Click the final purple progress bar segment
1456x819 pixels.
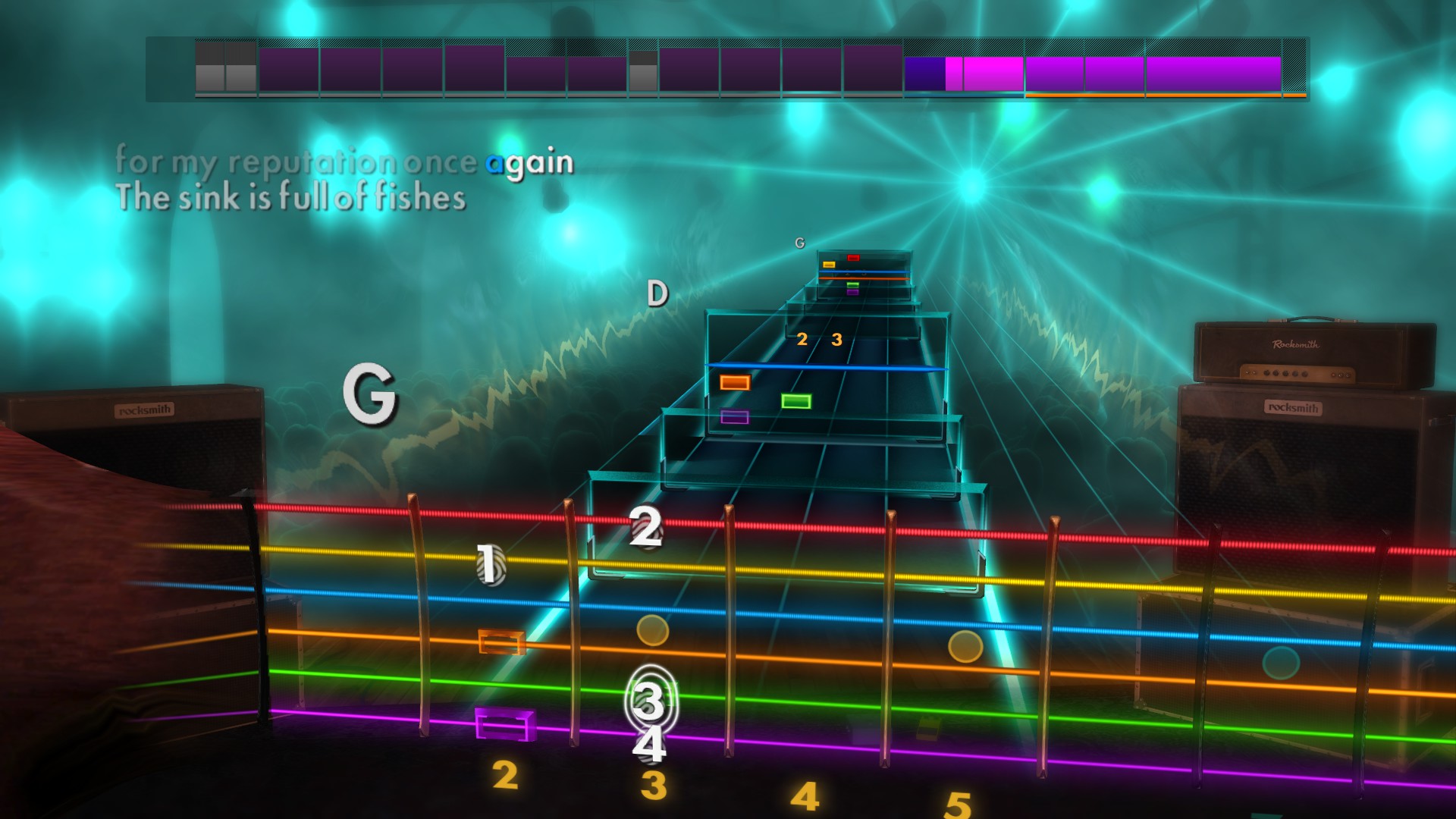click(x=1213, y=72)
